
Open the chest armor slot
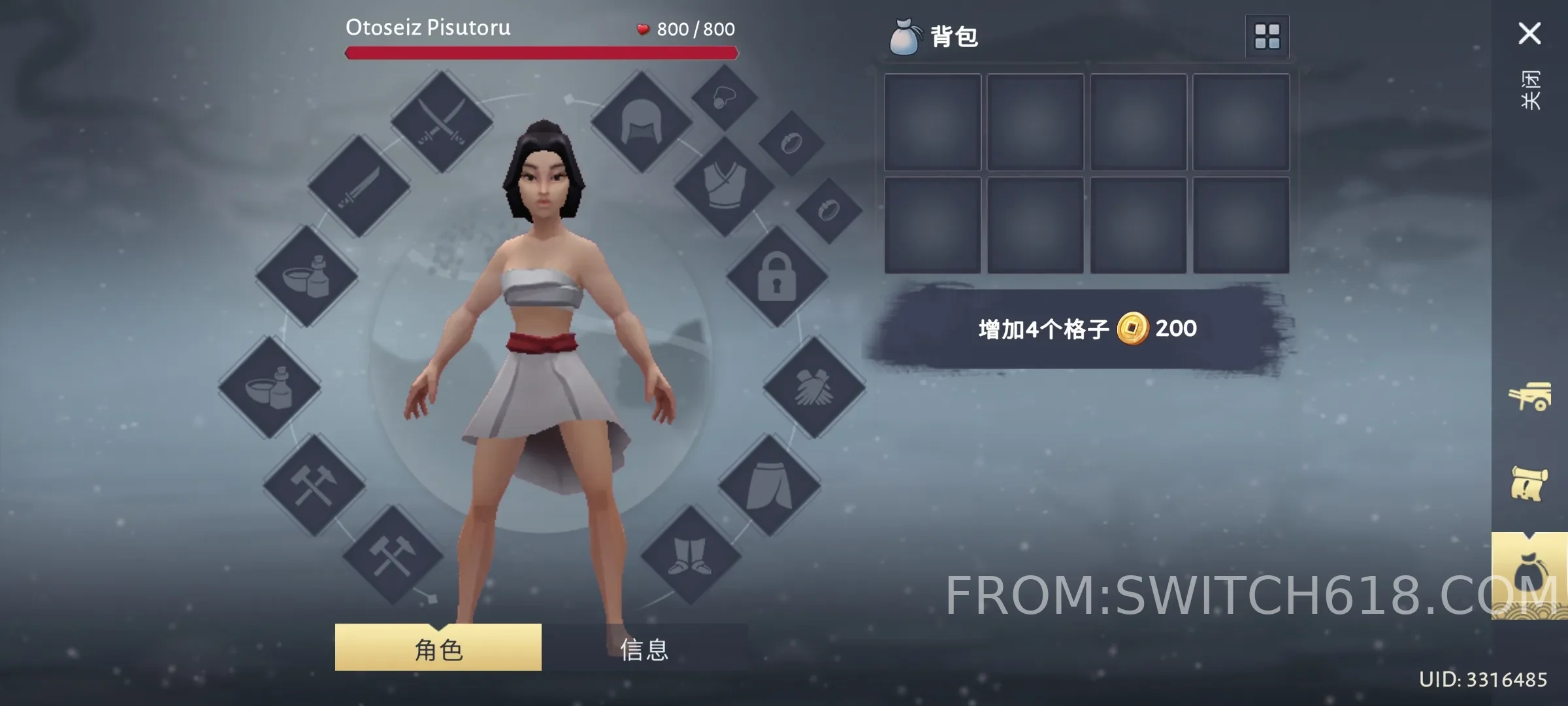pyautogui.click(x=724, y=186)
